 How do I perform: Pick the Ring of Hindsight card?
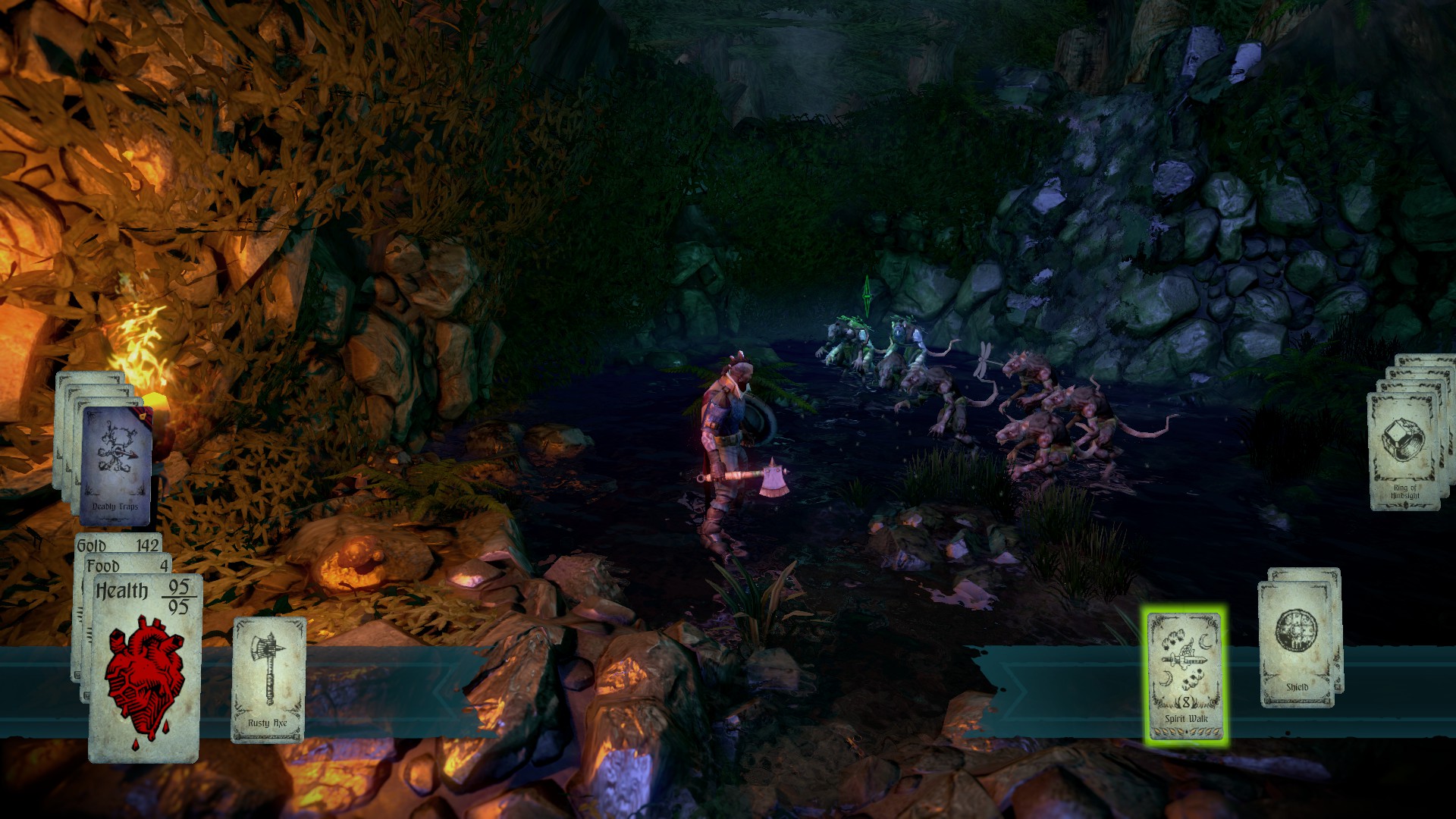pyautogui.click(x=1404, y=452)
